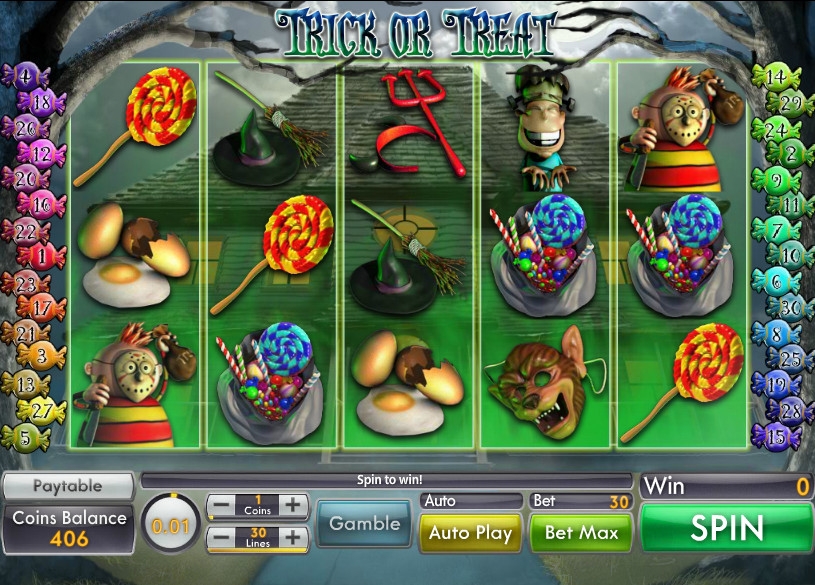Select payline 14 candy marker
This screenshot has width=815, height=585.
click(773, 76)
